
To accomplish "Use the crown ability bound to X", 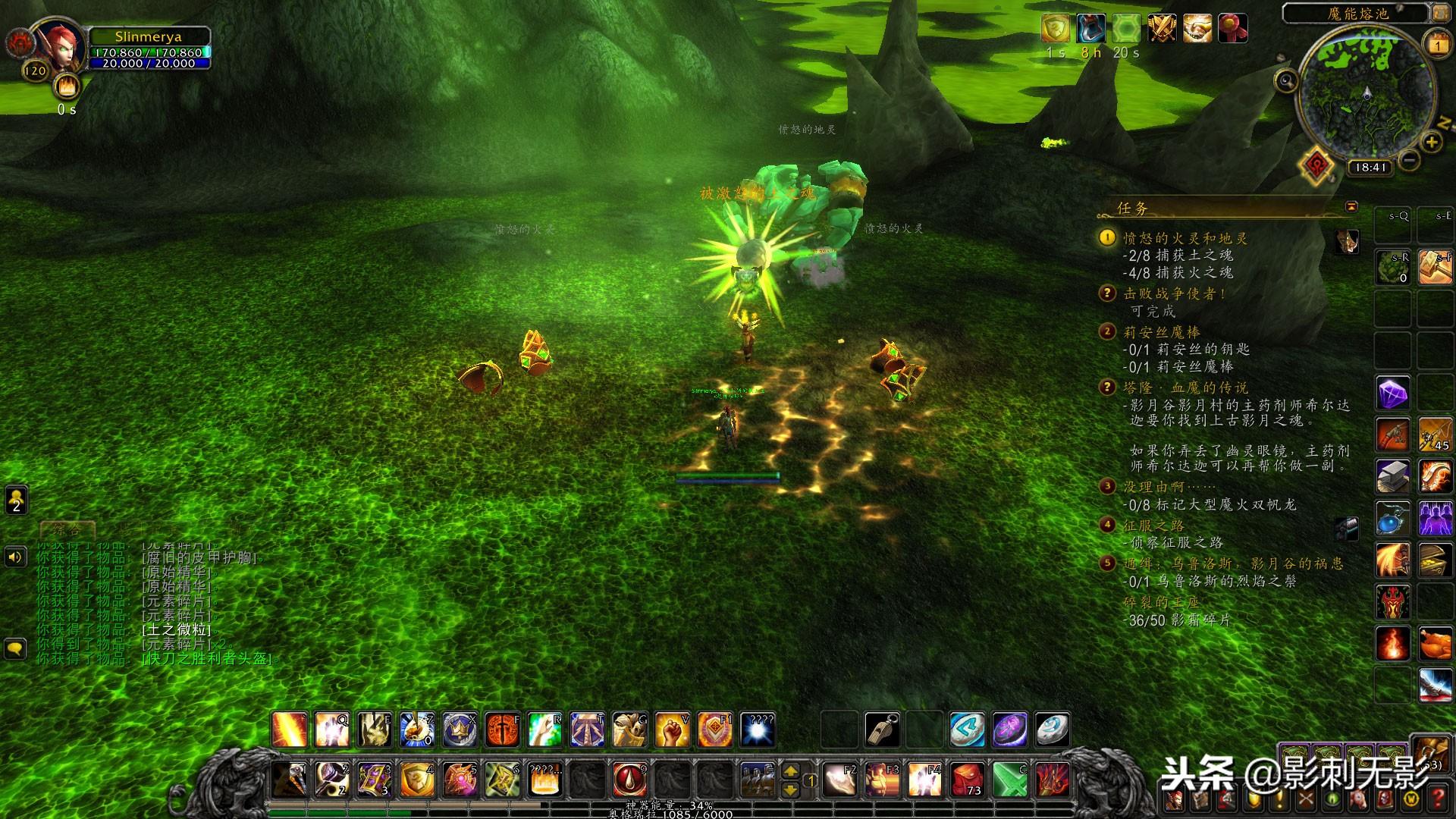I will pos(460,730).
